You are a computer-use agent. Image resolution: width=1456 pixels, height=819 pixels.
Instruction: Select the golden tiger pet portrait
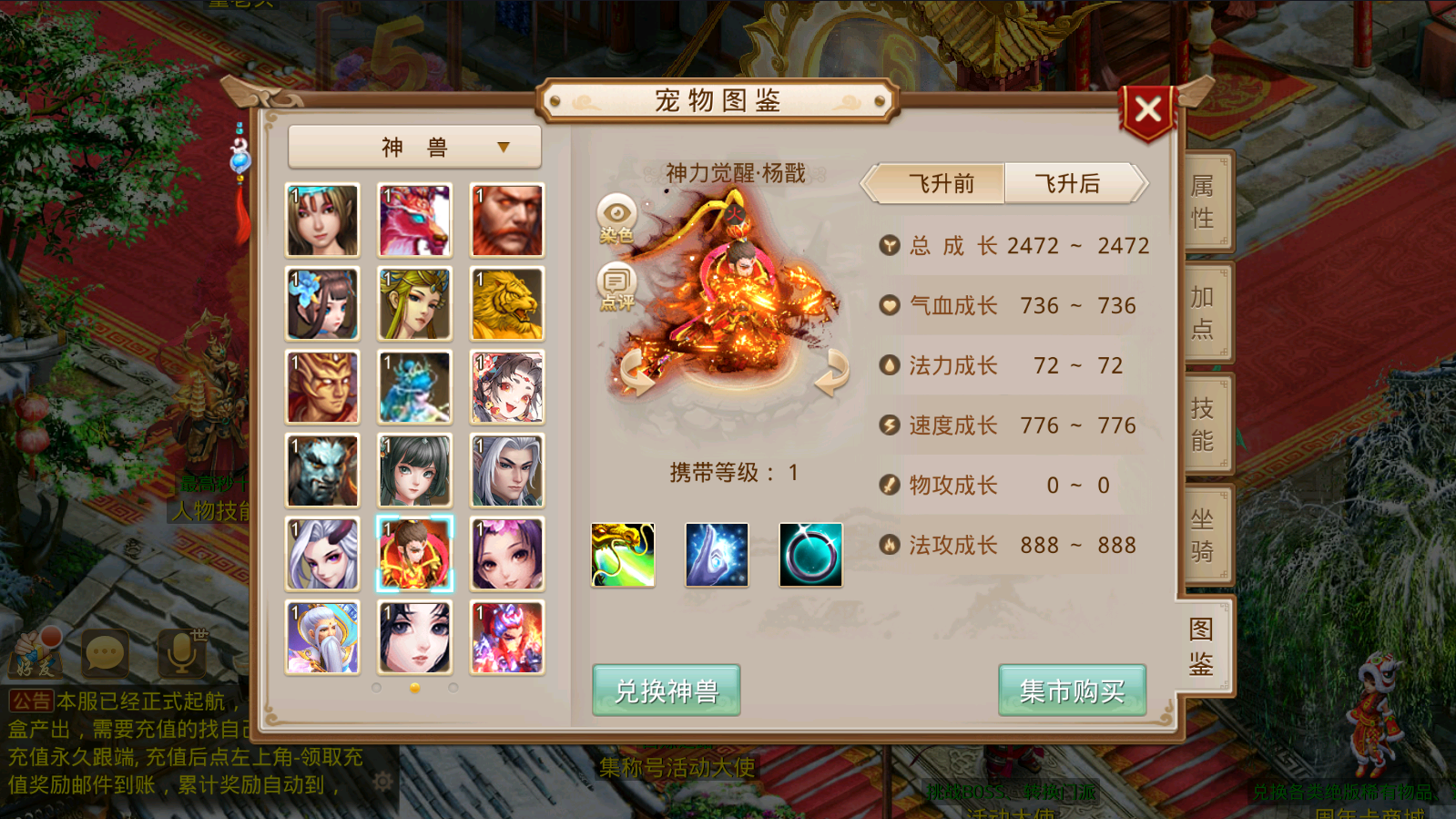[506, 303]
